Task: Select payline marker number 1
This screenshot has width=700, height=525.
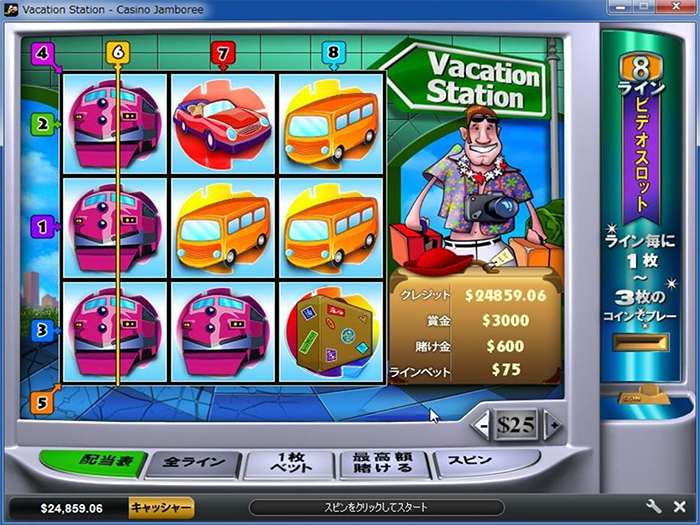Action: pyautogui.click(x=42, y=226)
